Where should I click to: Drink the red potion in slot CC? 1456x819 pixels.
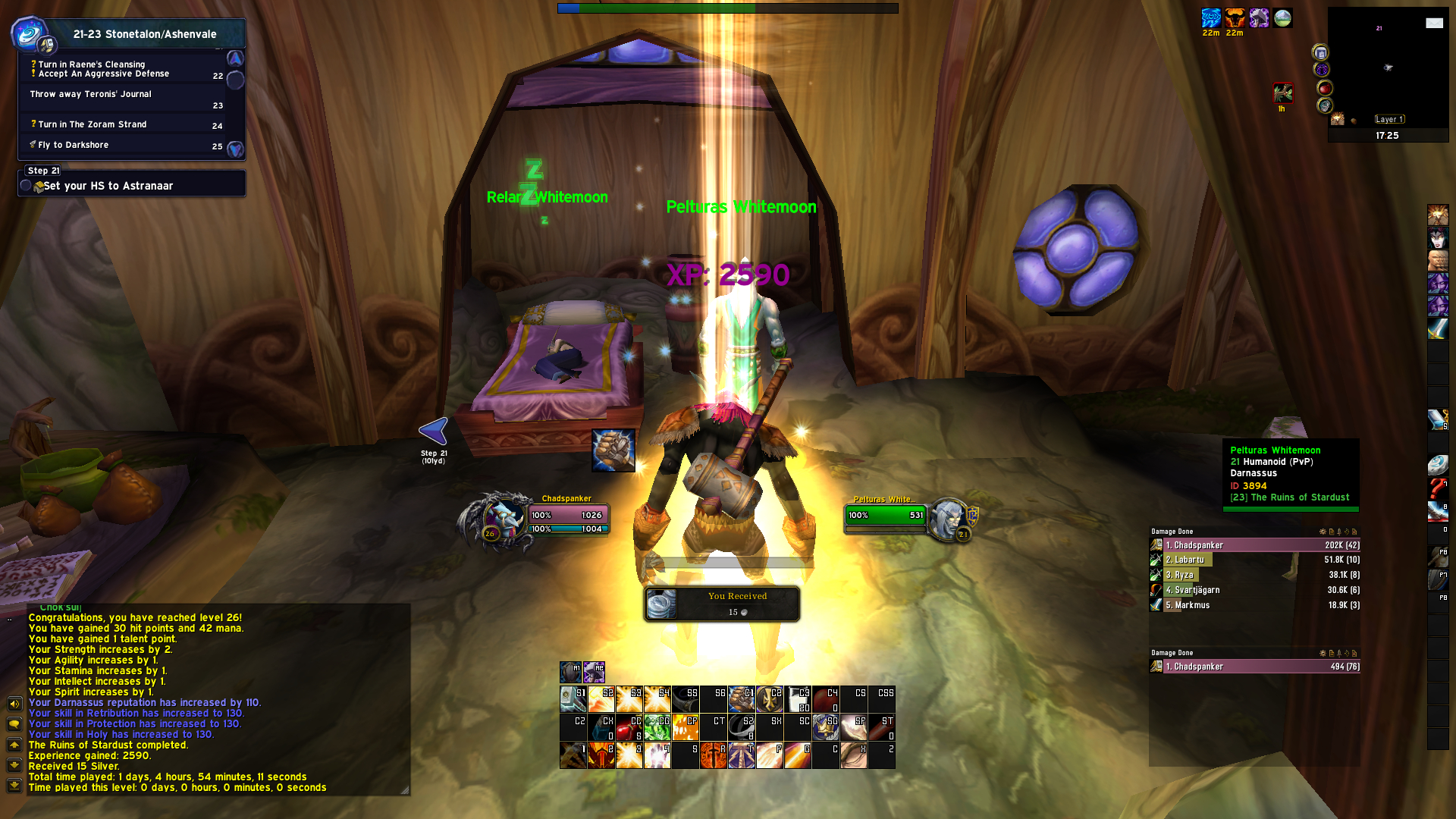[x=629, y=727]
